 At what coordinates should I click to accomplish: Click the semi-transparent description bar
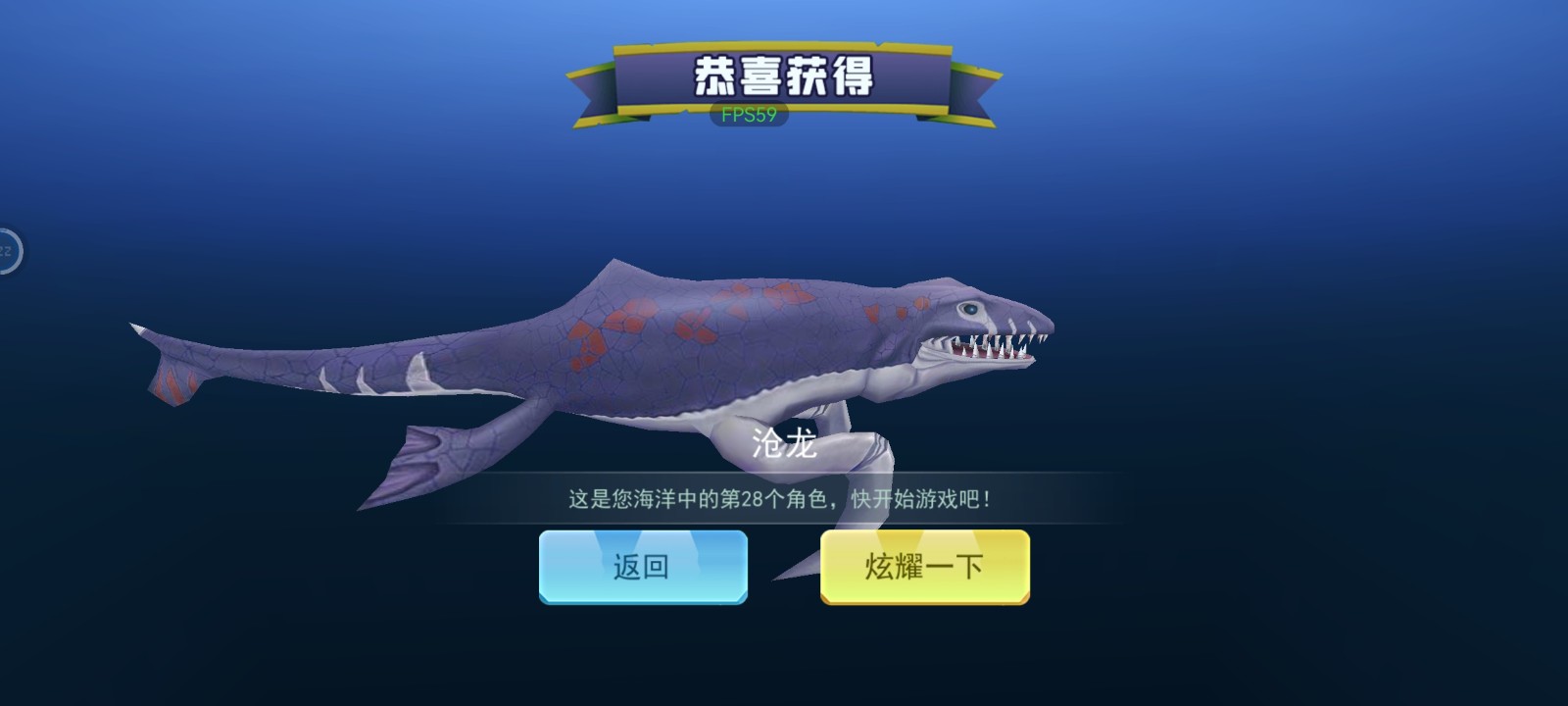(784, 496)
